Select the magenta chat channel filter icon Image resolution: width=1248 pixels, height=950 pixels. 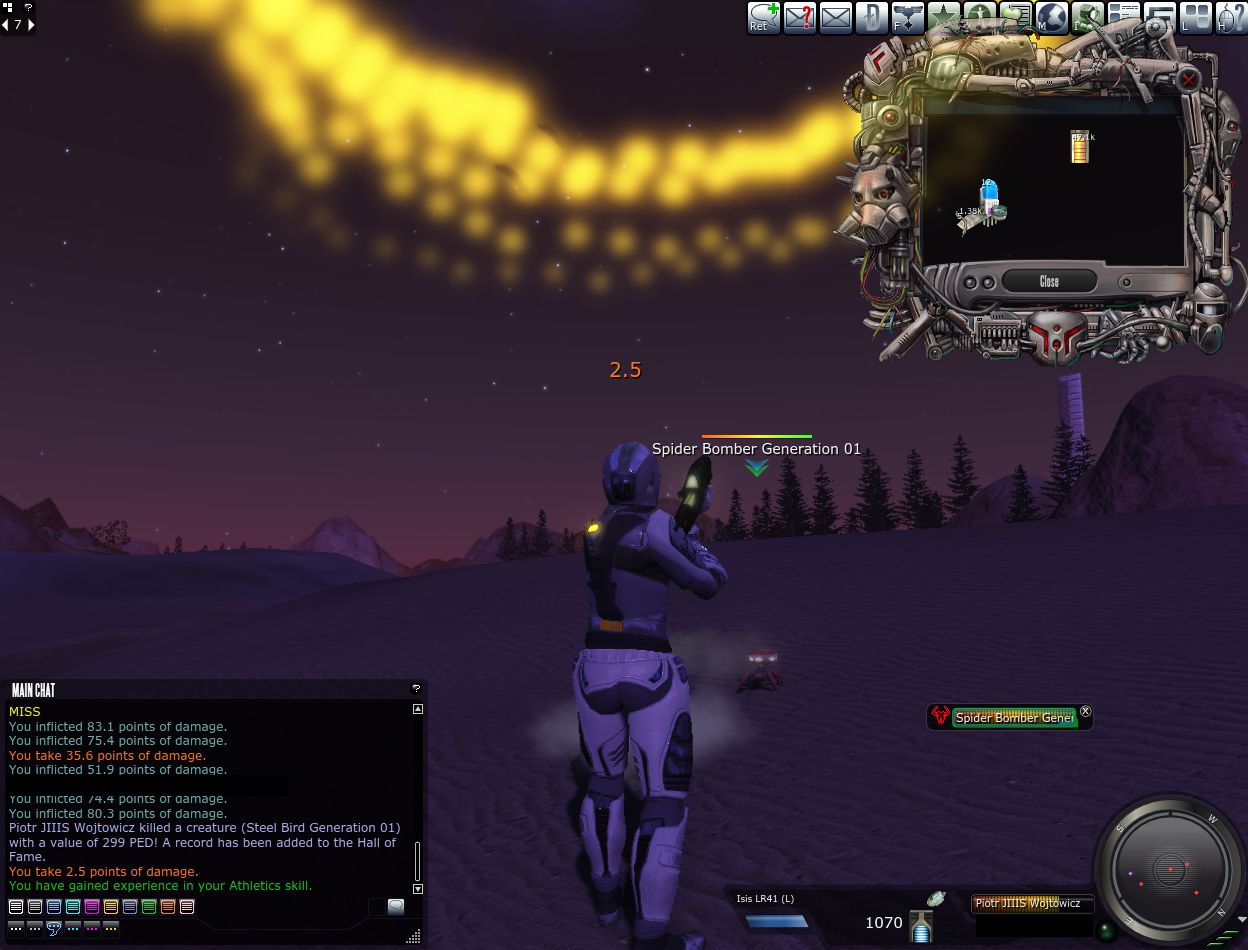point(92,907)
